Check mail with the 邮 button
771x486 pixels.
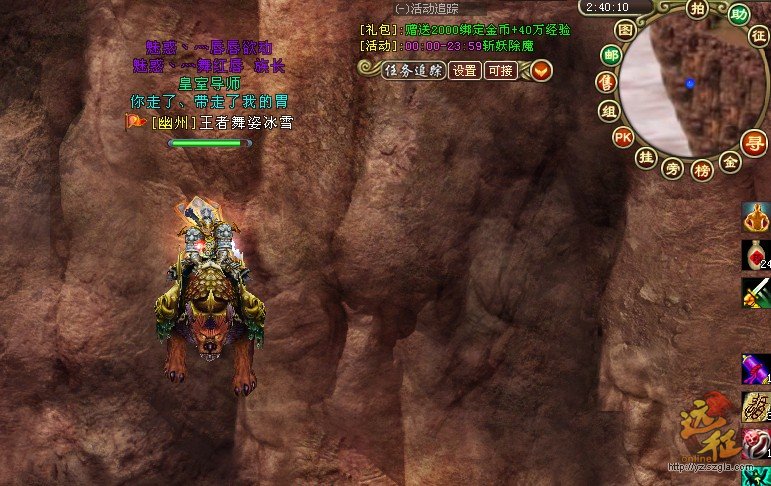coord(610,55)
